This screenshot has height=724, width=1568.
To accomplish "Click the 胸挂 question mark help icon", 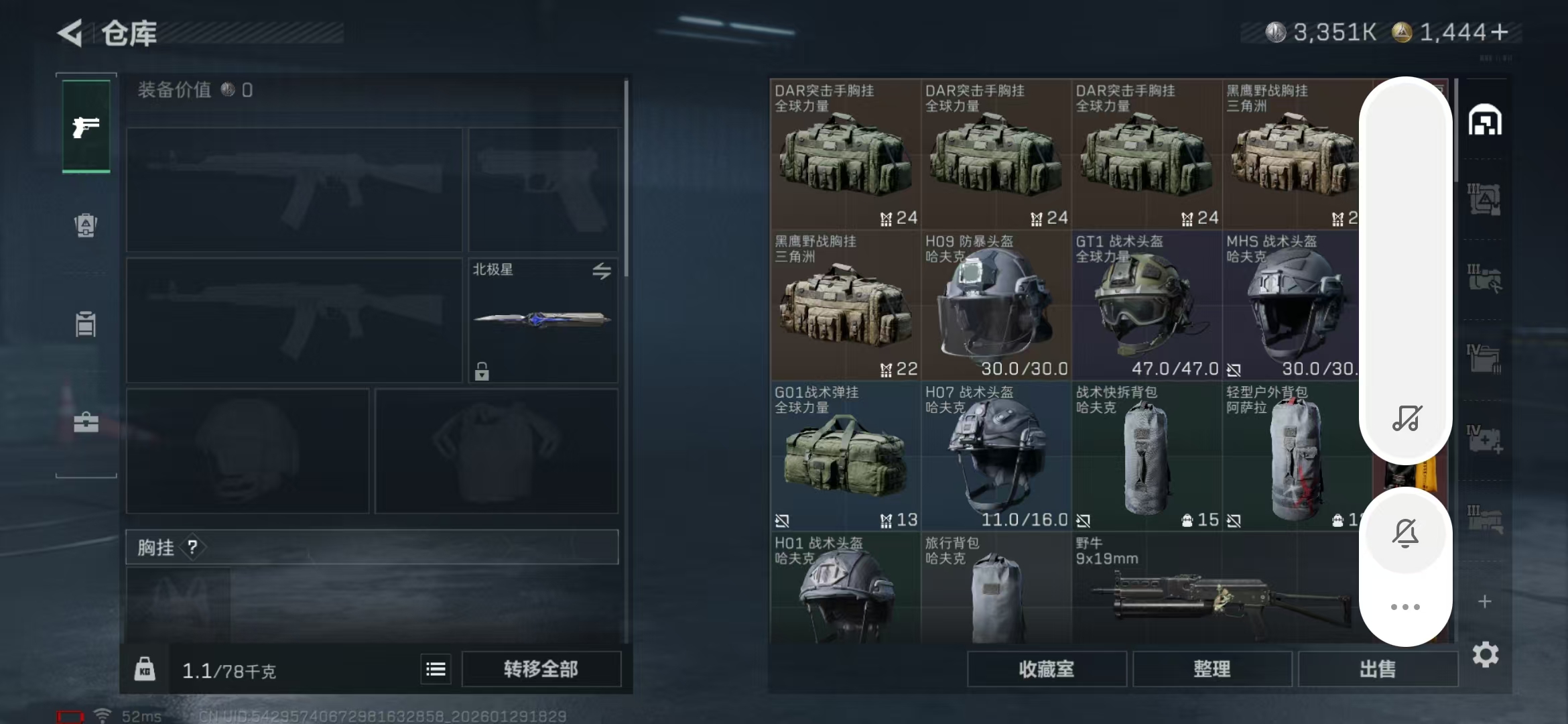I will [192, 548].
